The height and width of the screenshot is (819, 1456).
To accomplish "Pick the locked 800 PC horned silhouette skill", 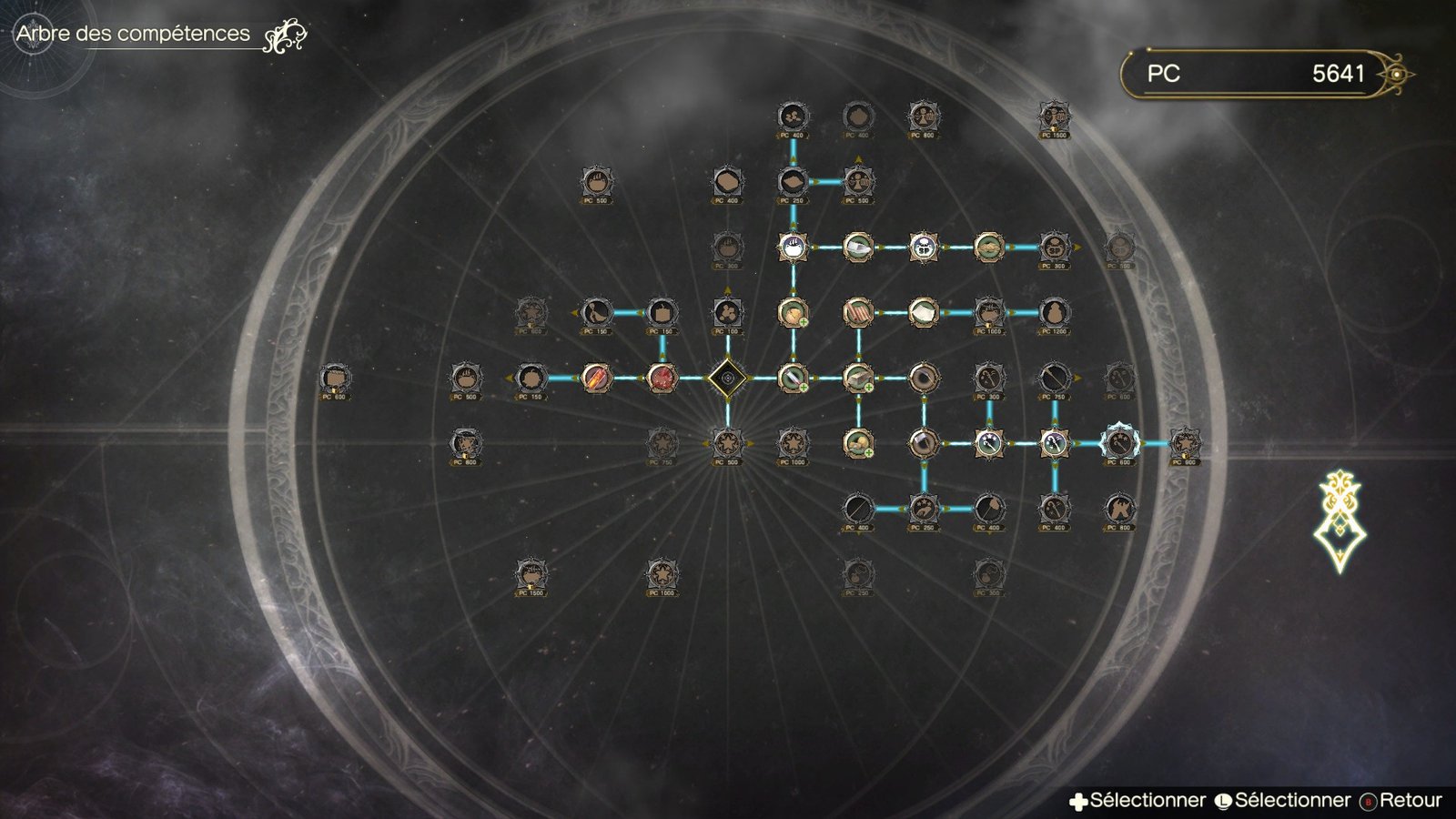I will 1119,508.
